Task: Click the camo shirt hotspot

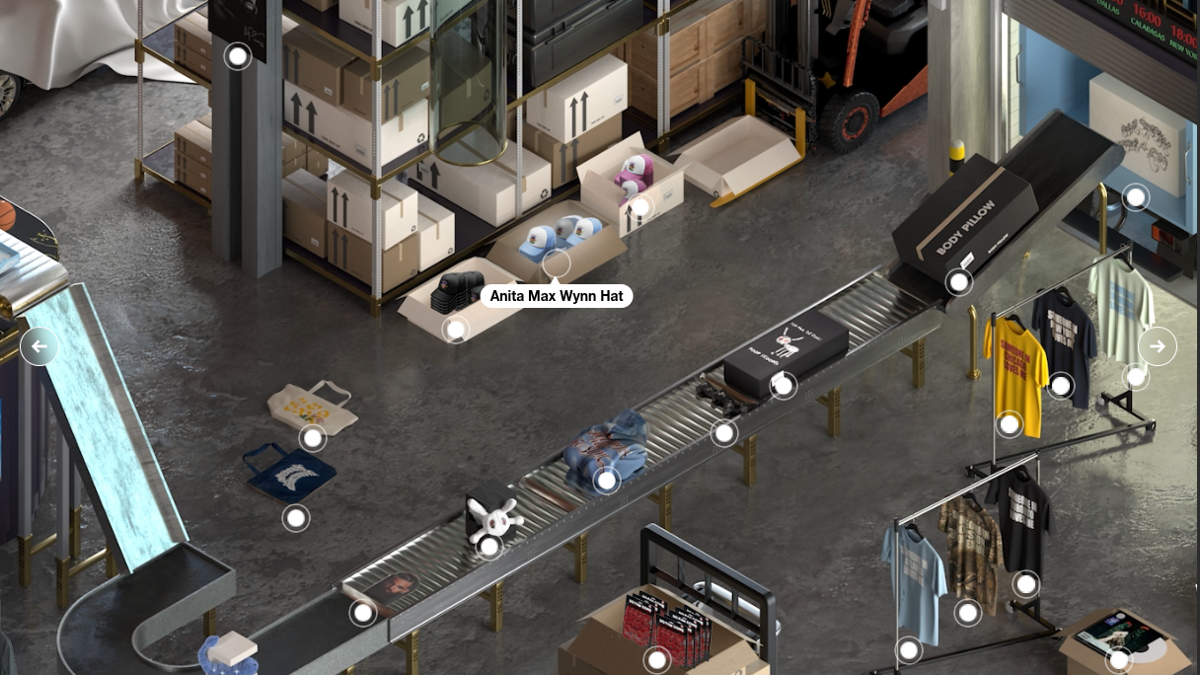Action: click(x=967, y=612)
